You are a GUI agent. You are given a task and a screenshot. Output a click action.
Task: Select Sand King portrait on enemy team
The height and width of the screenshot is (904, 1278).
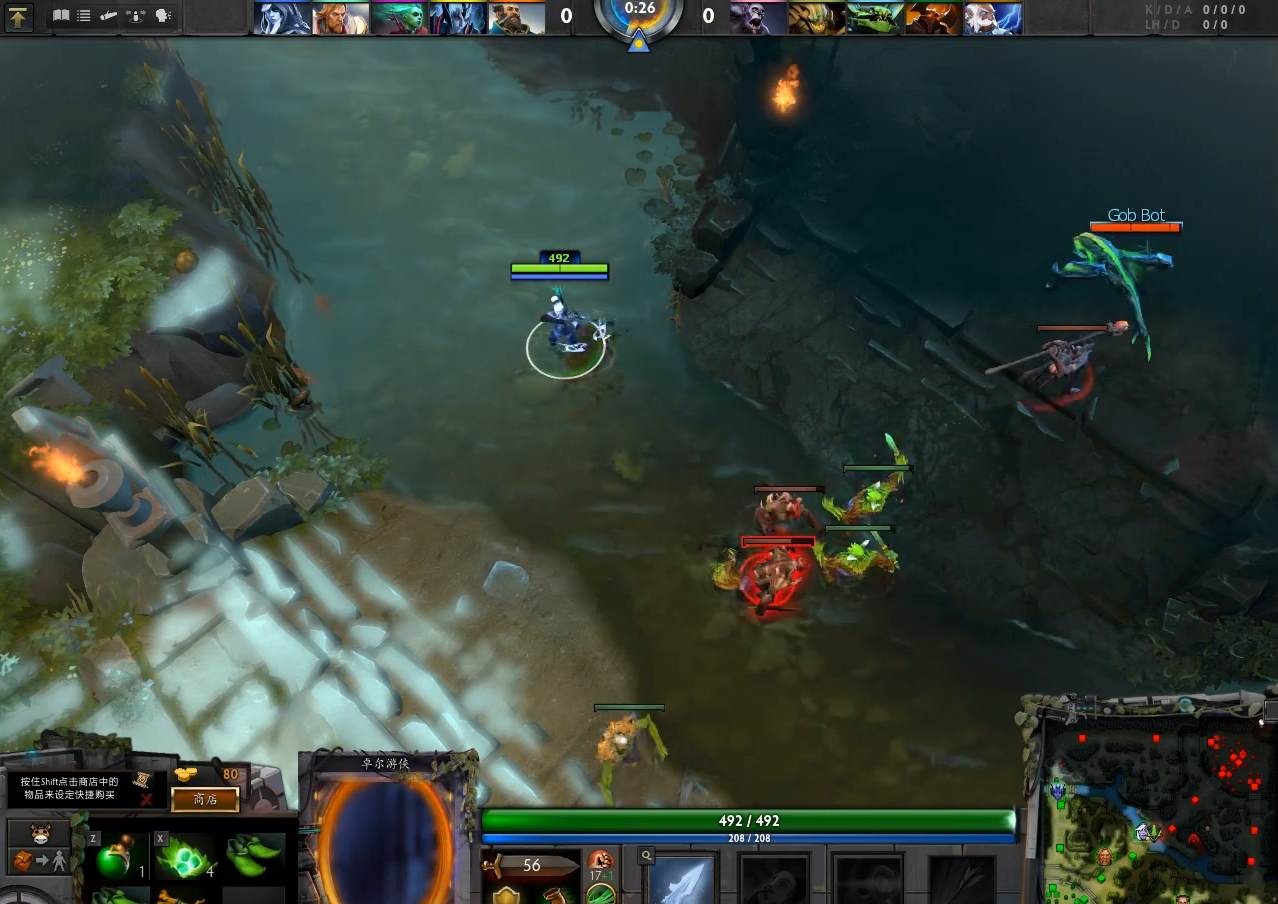pos(816,18)
